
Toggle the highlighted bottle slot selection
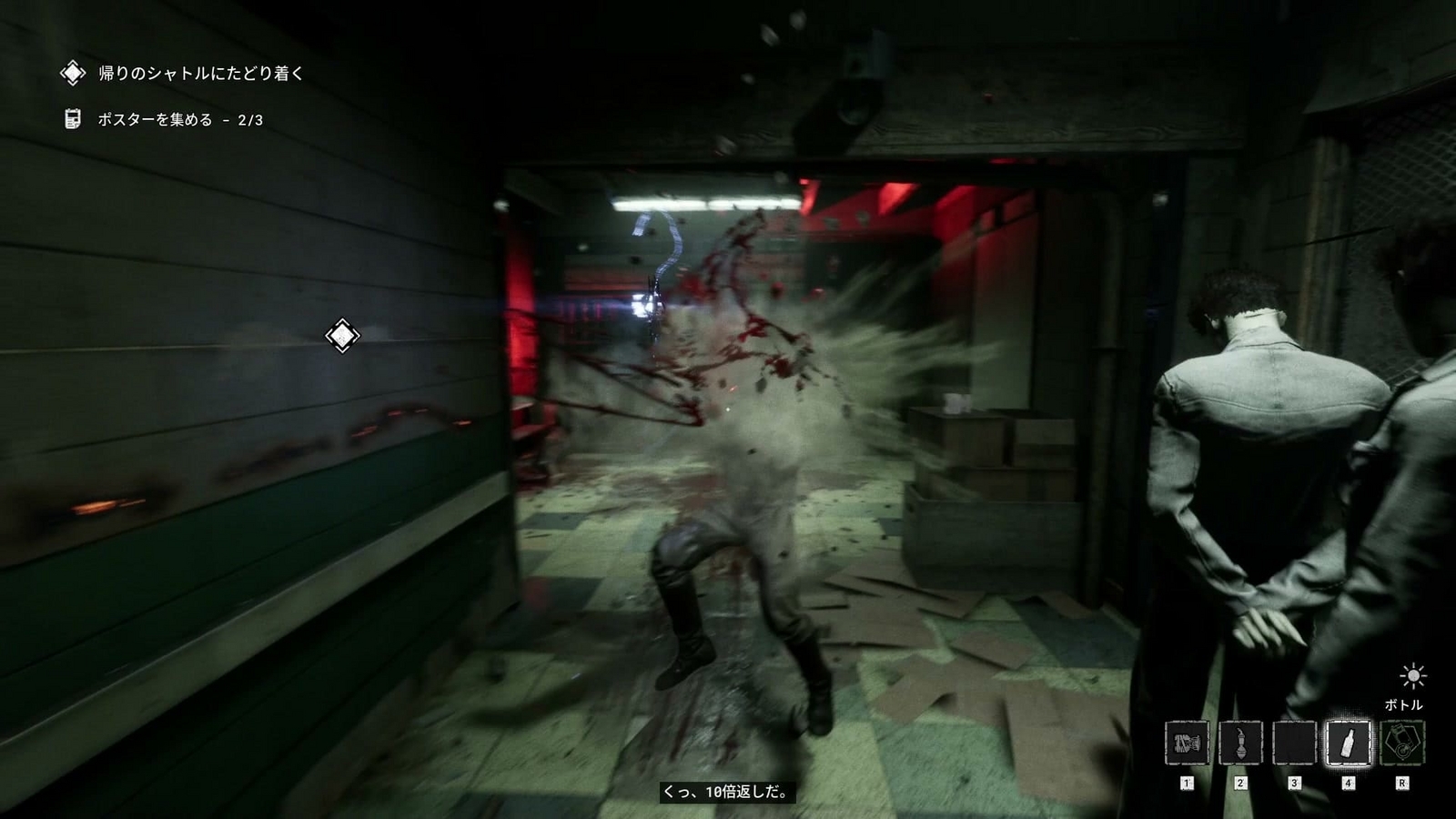point(1349,743)
